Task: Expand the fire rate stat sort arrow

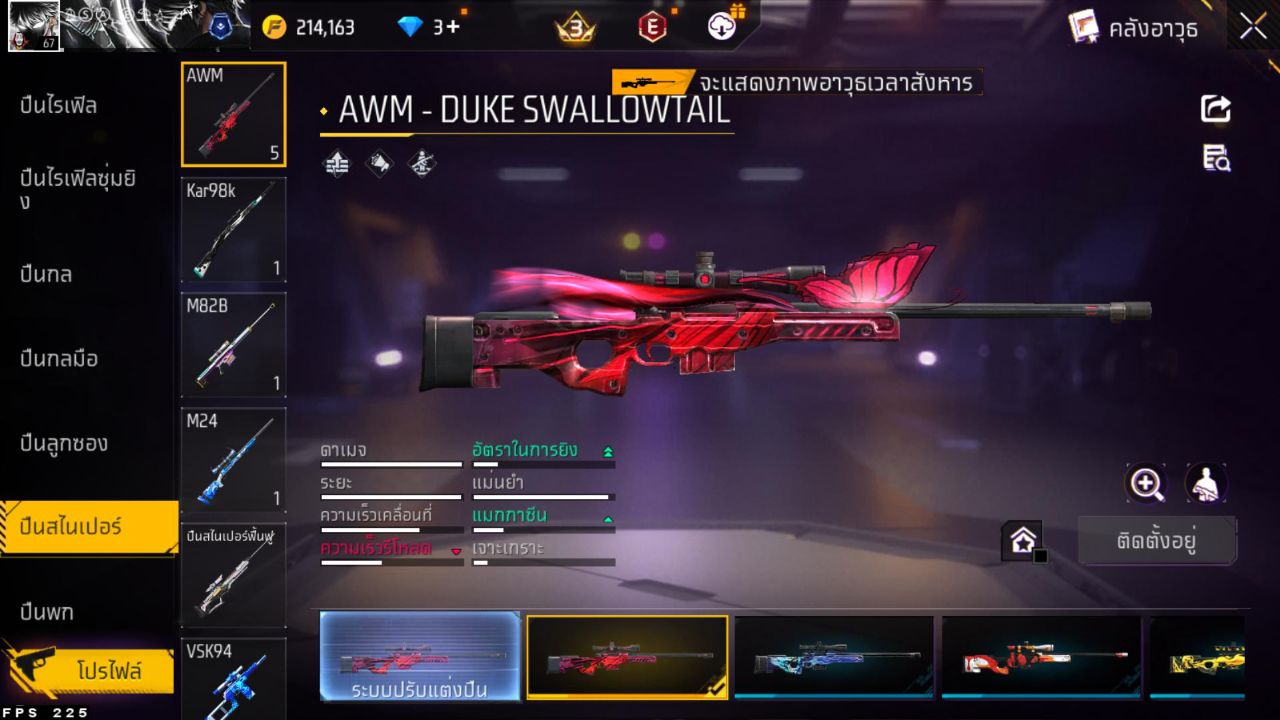Action: coord(610,450)
